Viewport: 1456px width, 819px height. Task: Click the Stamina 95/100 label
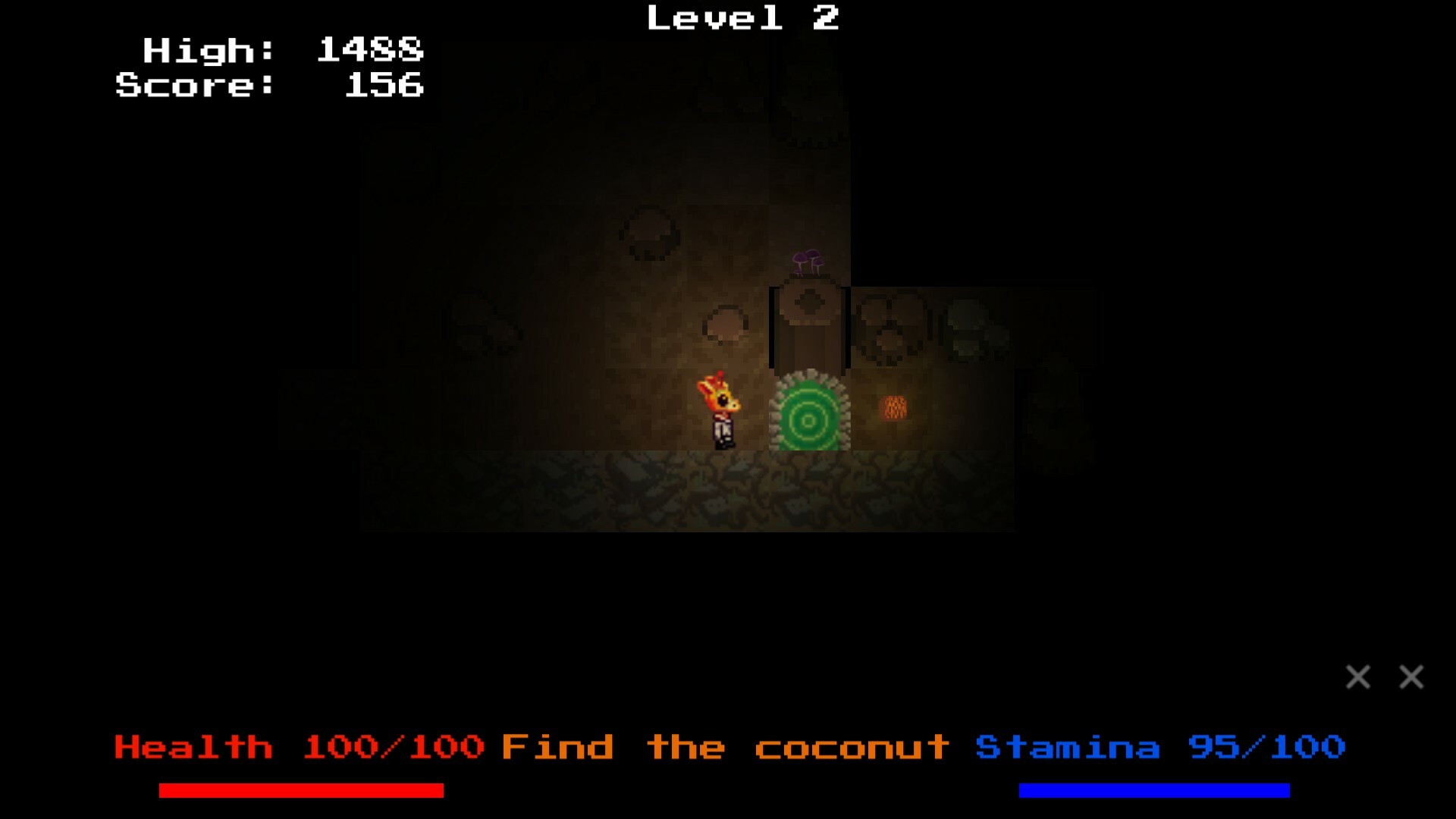click(1160, 747)
